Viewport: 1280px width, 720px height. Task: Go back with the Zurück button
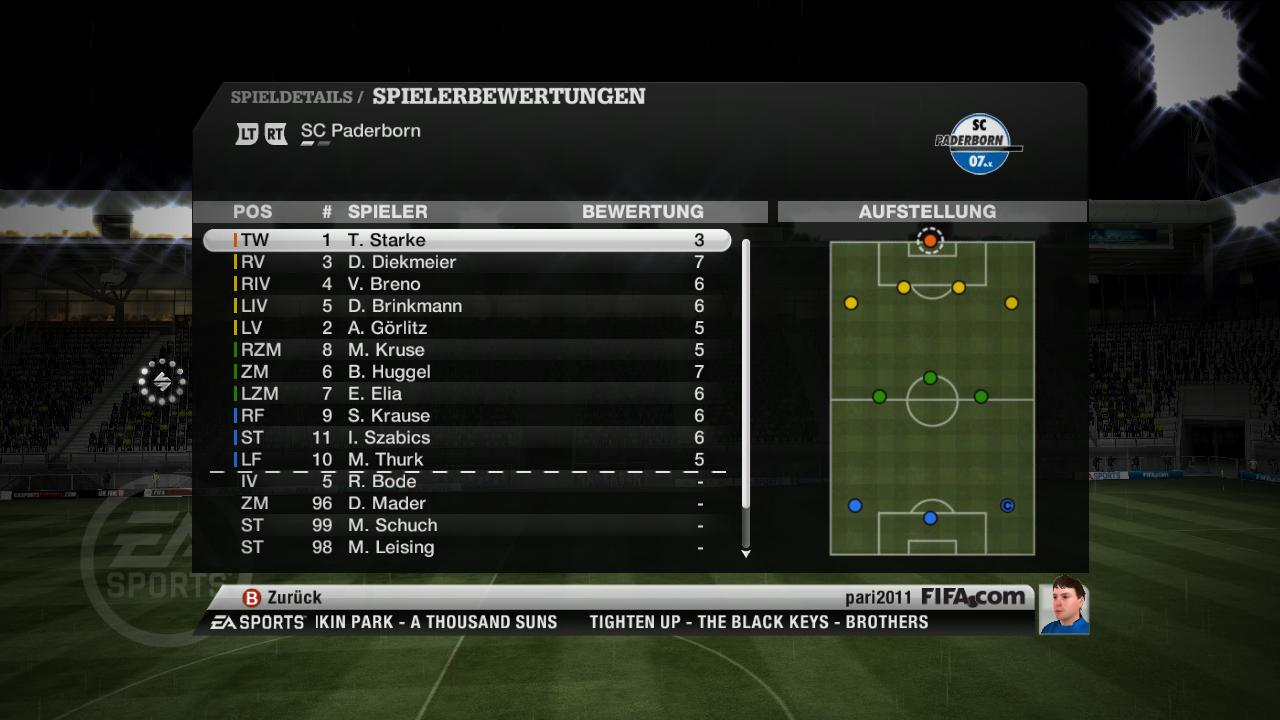(x=283, y=597)
